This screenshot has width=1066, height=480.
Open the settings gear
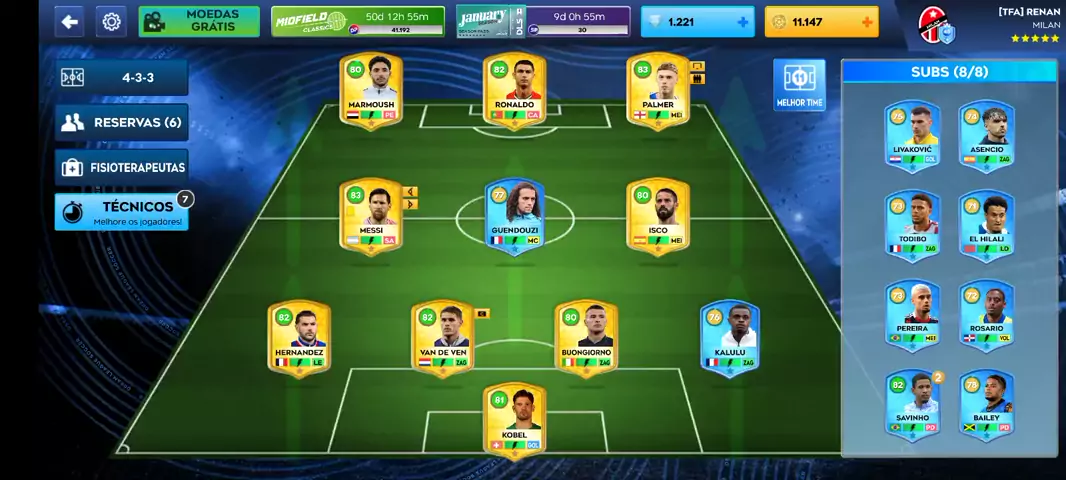tap(112, 21)
